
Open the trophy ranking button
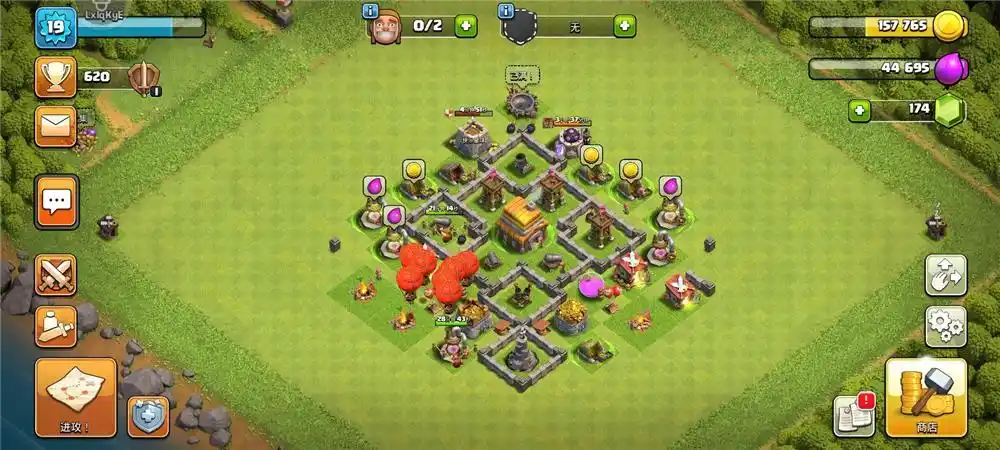[56, 77]
